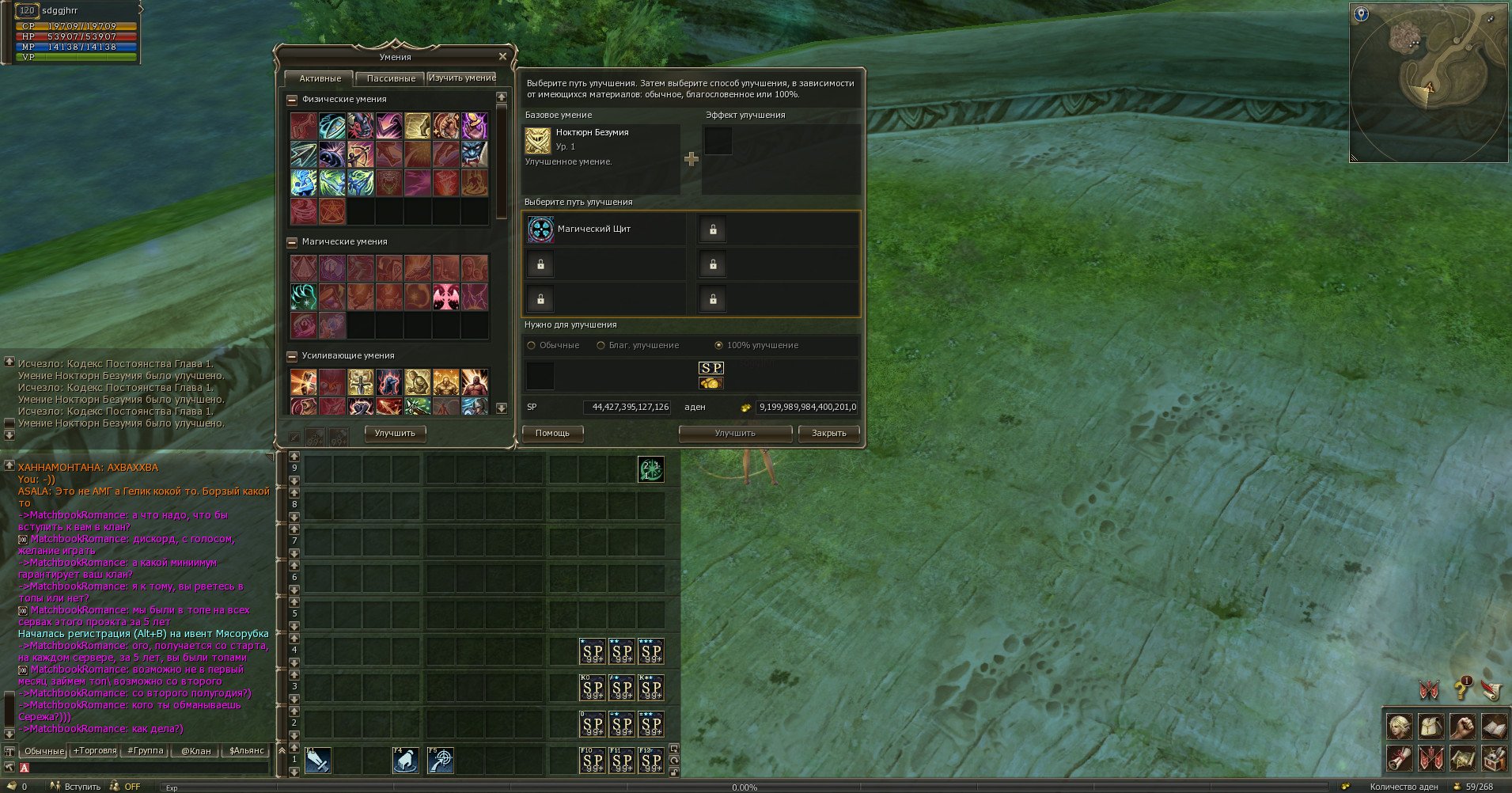Screen dimensions: 1512x793
Task: Collapse the Магические умения section
Action: pyautogui.click(x=292, y=242)
